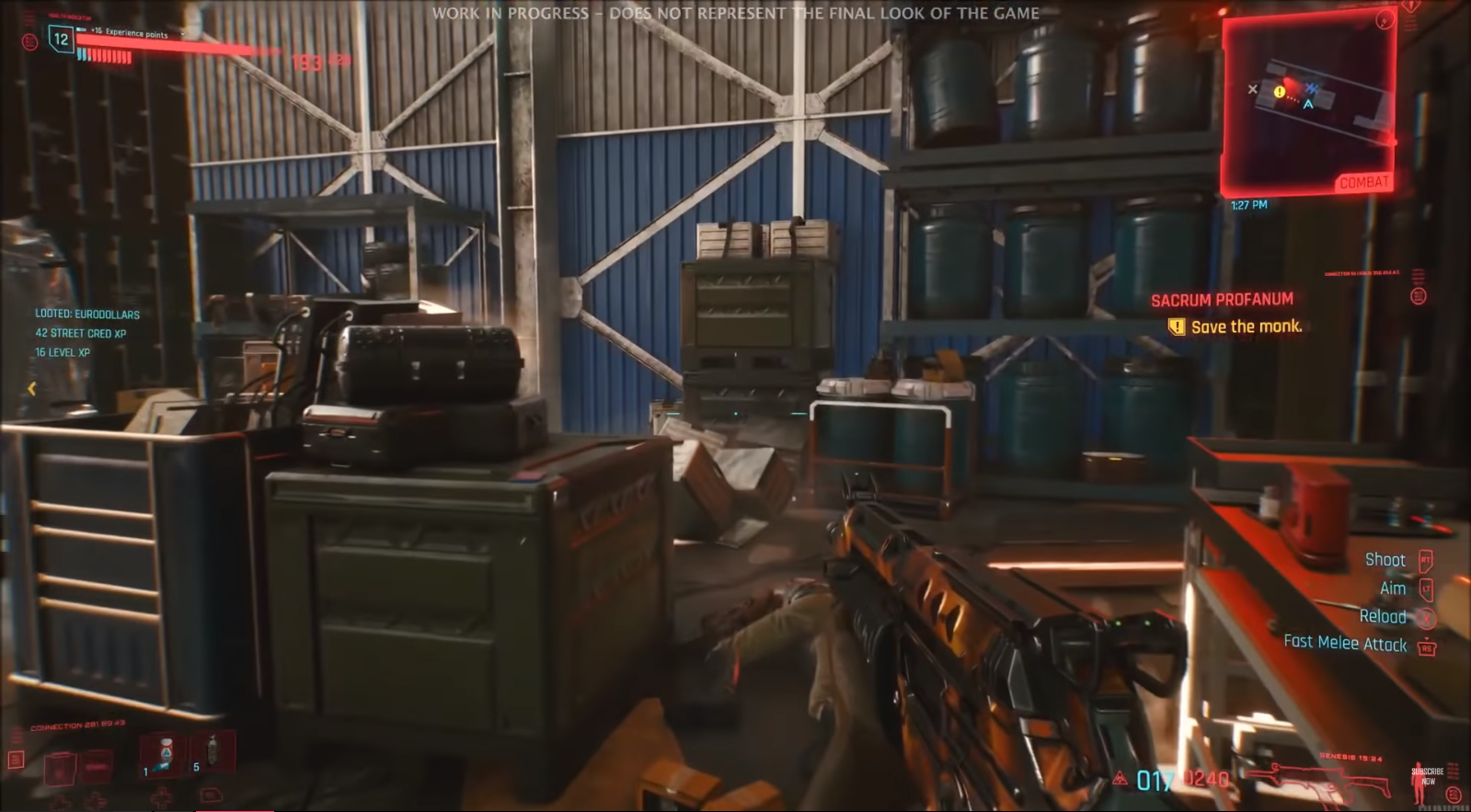Click the level 12 badge
This screenshot has height=812, width=1471.
(61, 40)
